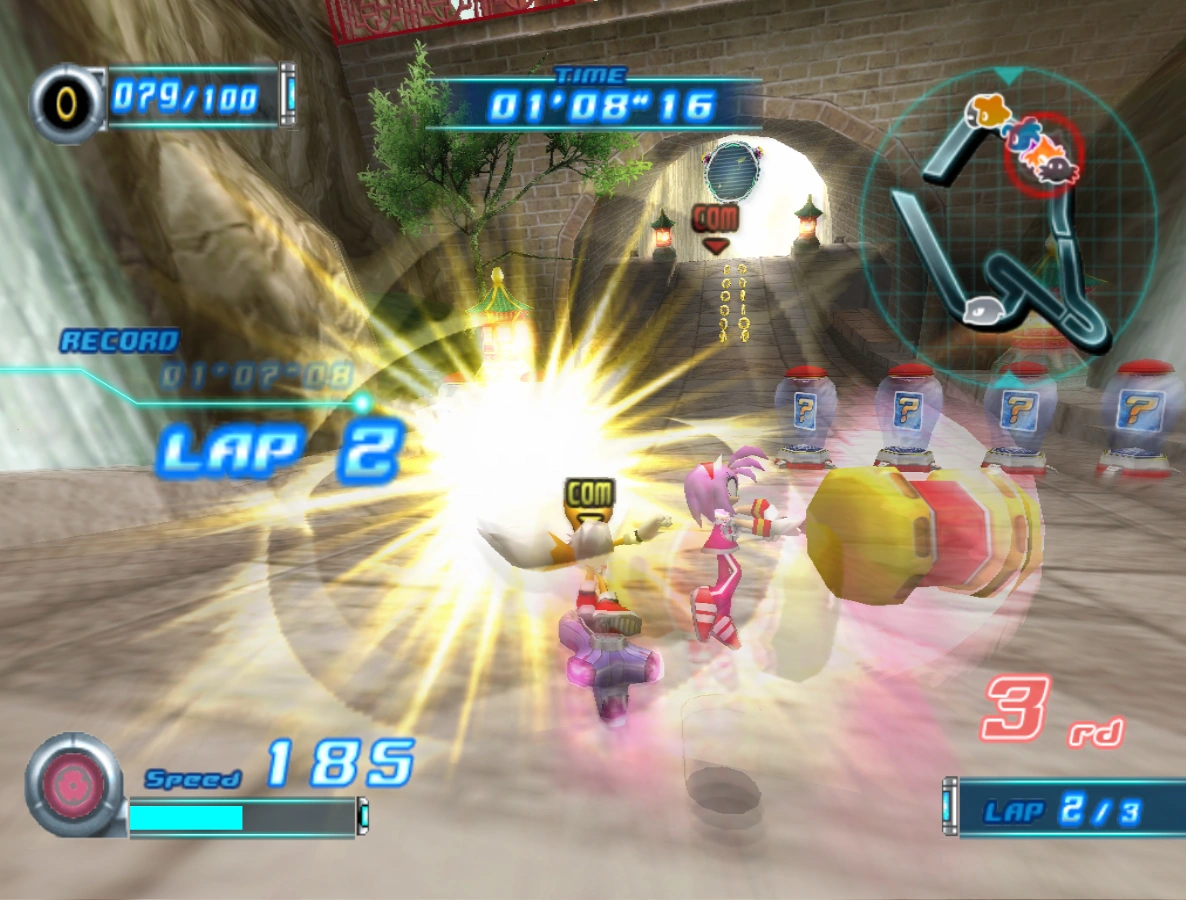The width and height of the screenshot is (1186, 900).
Task: Click the red-circled racer cluster on minimap
Action: click(1044, 153)
